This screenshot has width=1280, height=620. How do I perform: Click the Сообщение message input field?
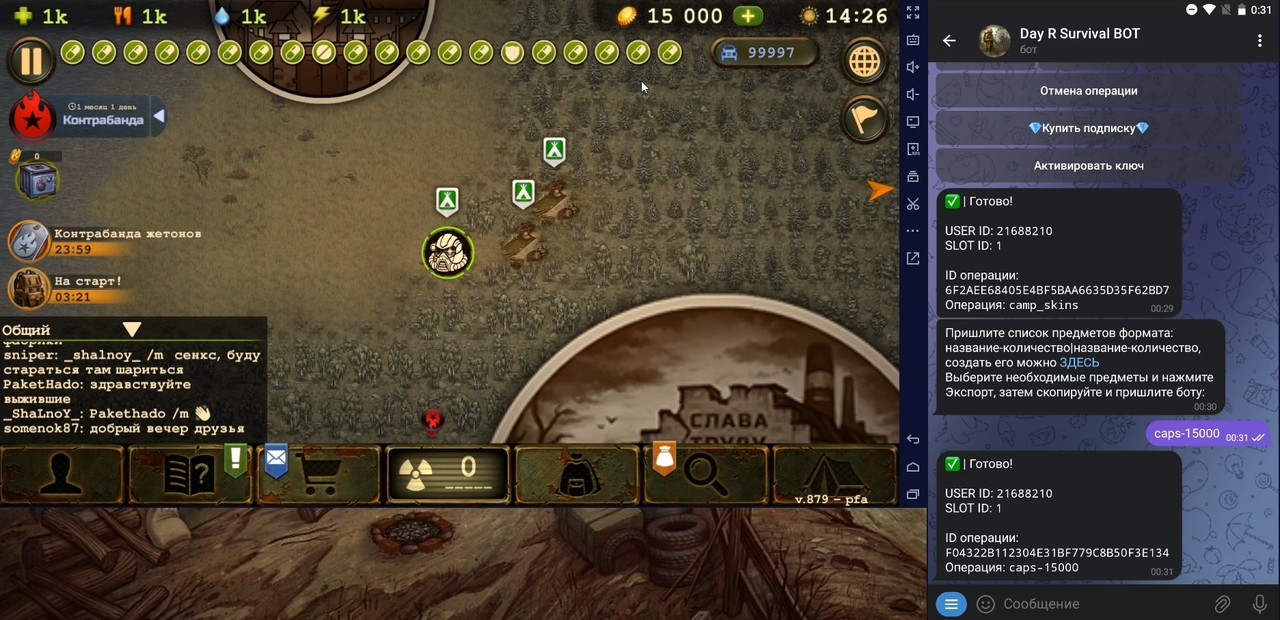click(x=1100, y=604)
